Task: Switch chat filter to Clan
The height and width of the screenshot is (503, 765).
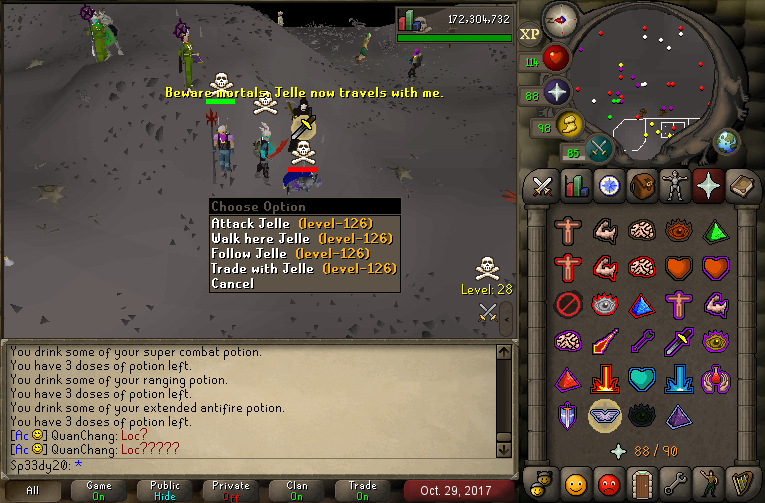Action: coord(297,490)
